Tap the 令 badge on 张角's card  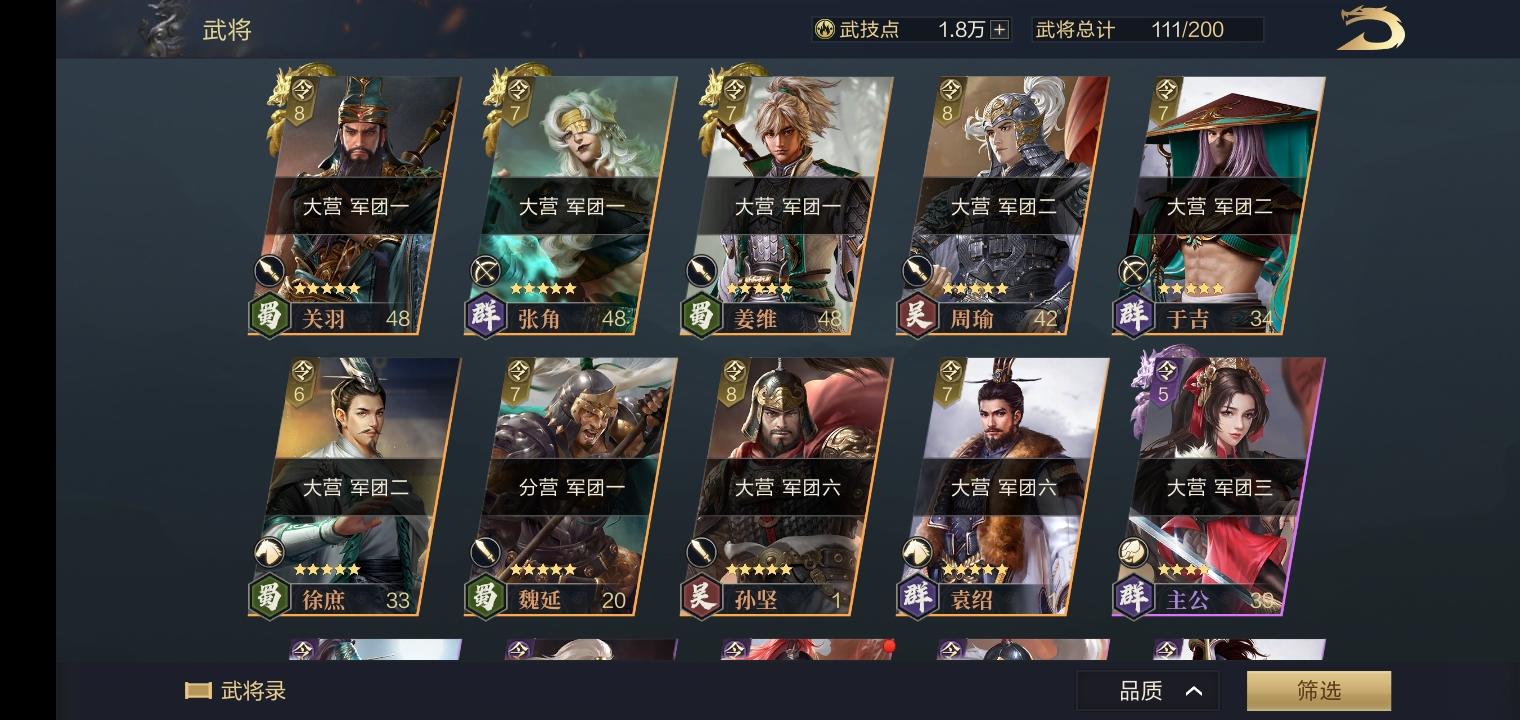pyautogui.click(x=516, y=97)
